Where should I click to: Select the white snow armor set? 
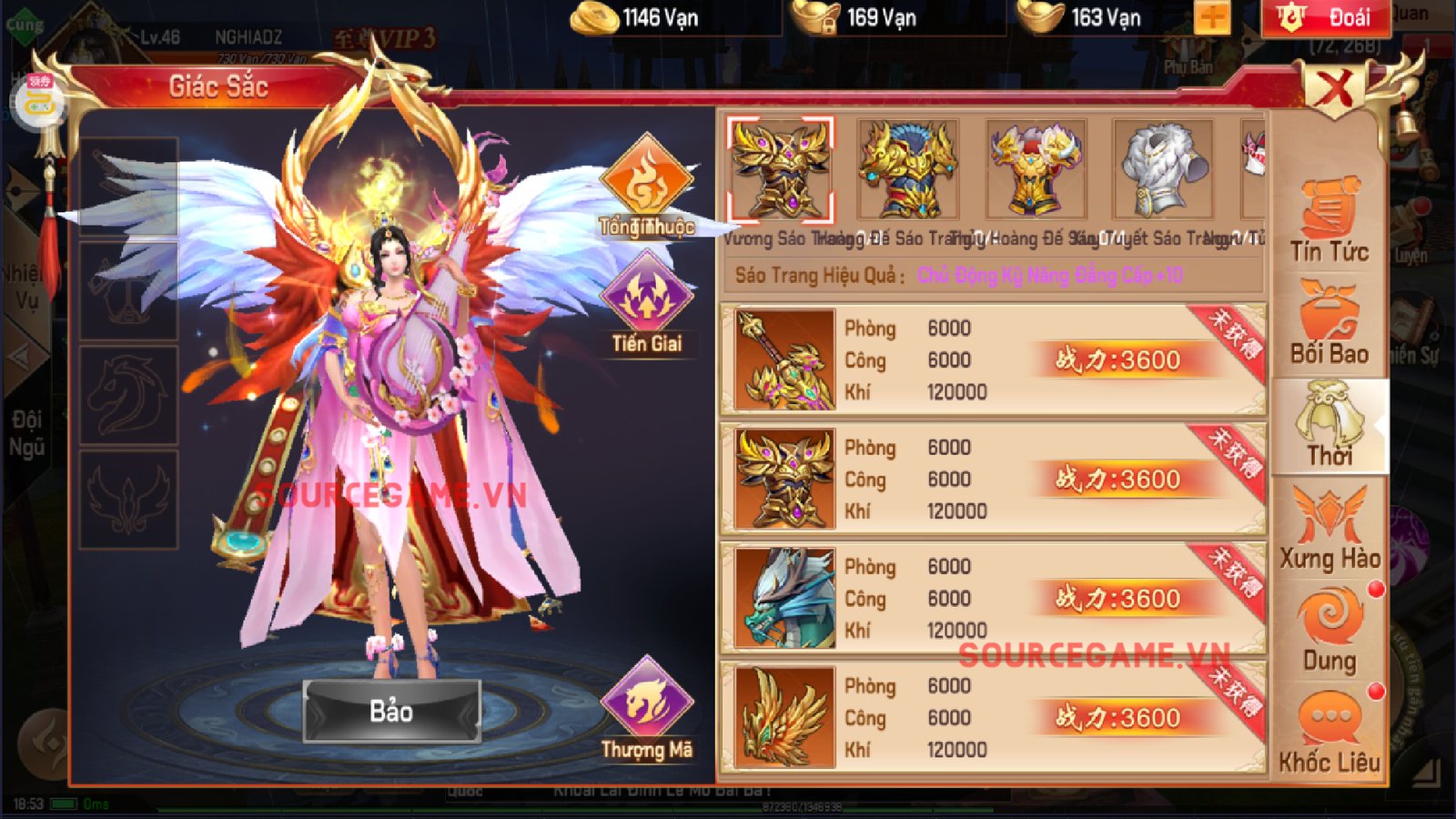point(1162,170)
